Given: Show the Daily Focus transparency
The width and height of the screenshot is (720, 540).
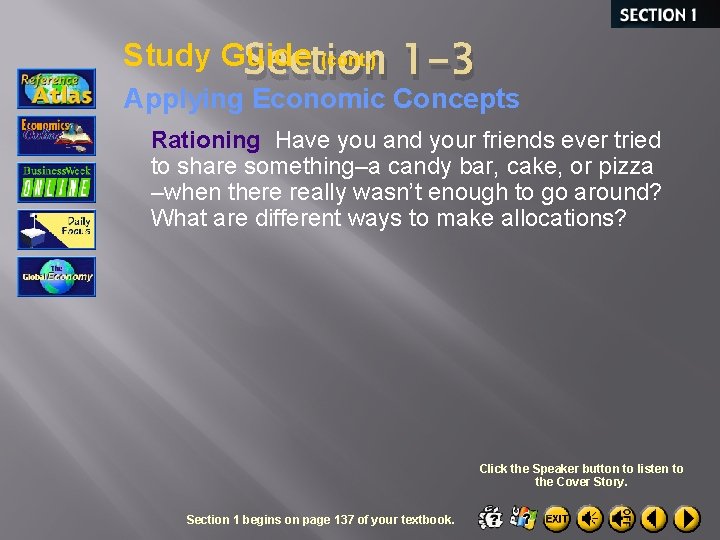Looking at the screenshot, I should point(56,229).
